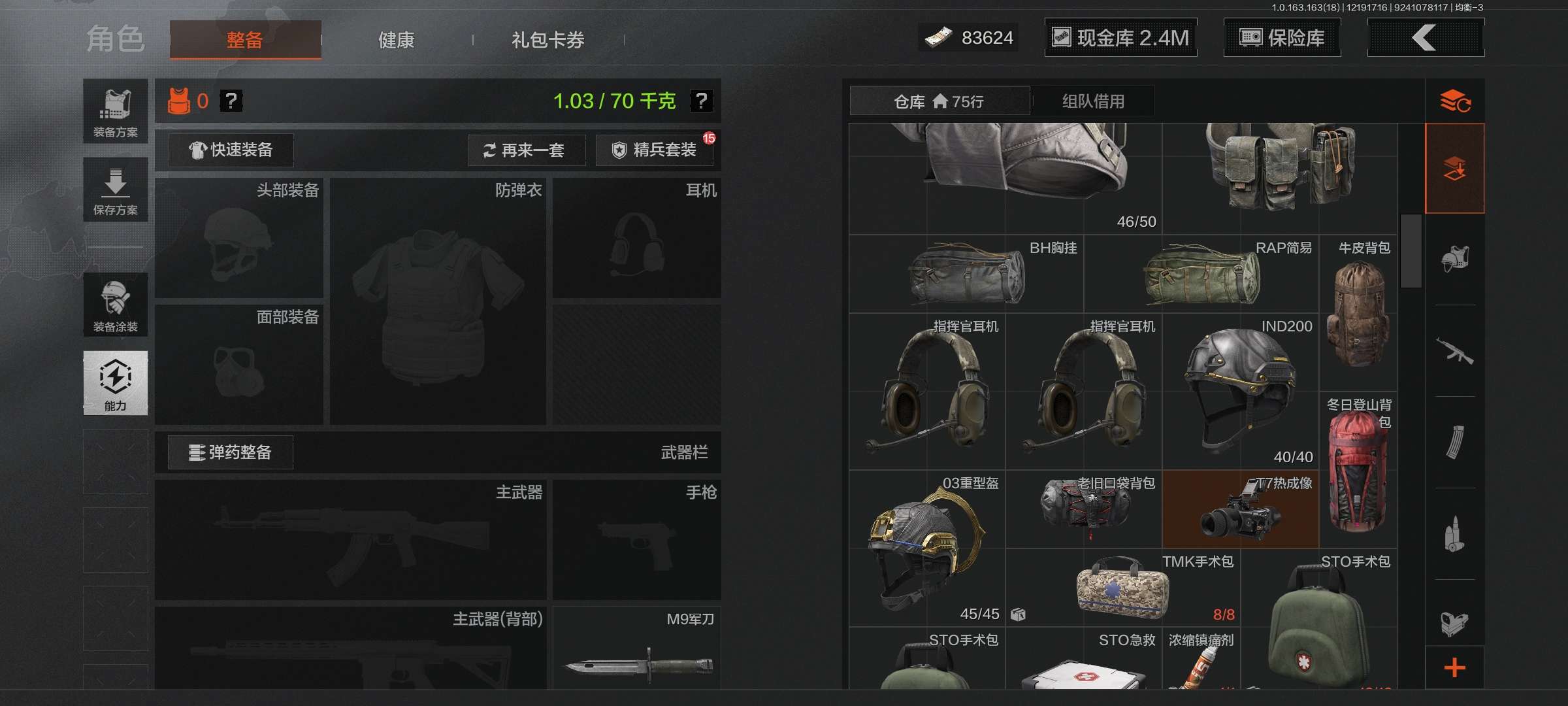Click the 保存方案 save plan icon
The width and height of the screenshot is (1568, 706).
[115, 190]
